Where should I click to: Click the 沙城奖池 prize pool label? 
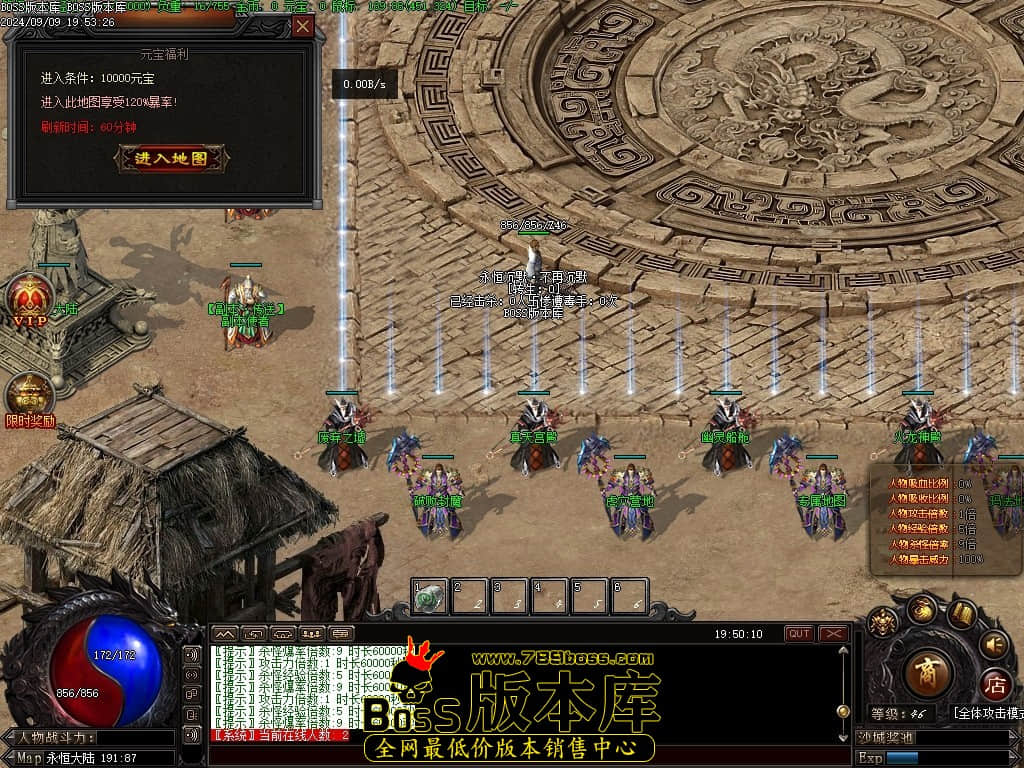pyautogui.click(x=886, y=737)
